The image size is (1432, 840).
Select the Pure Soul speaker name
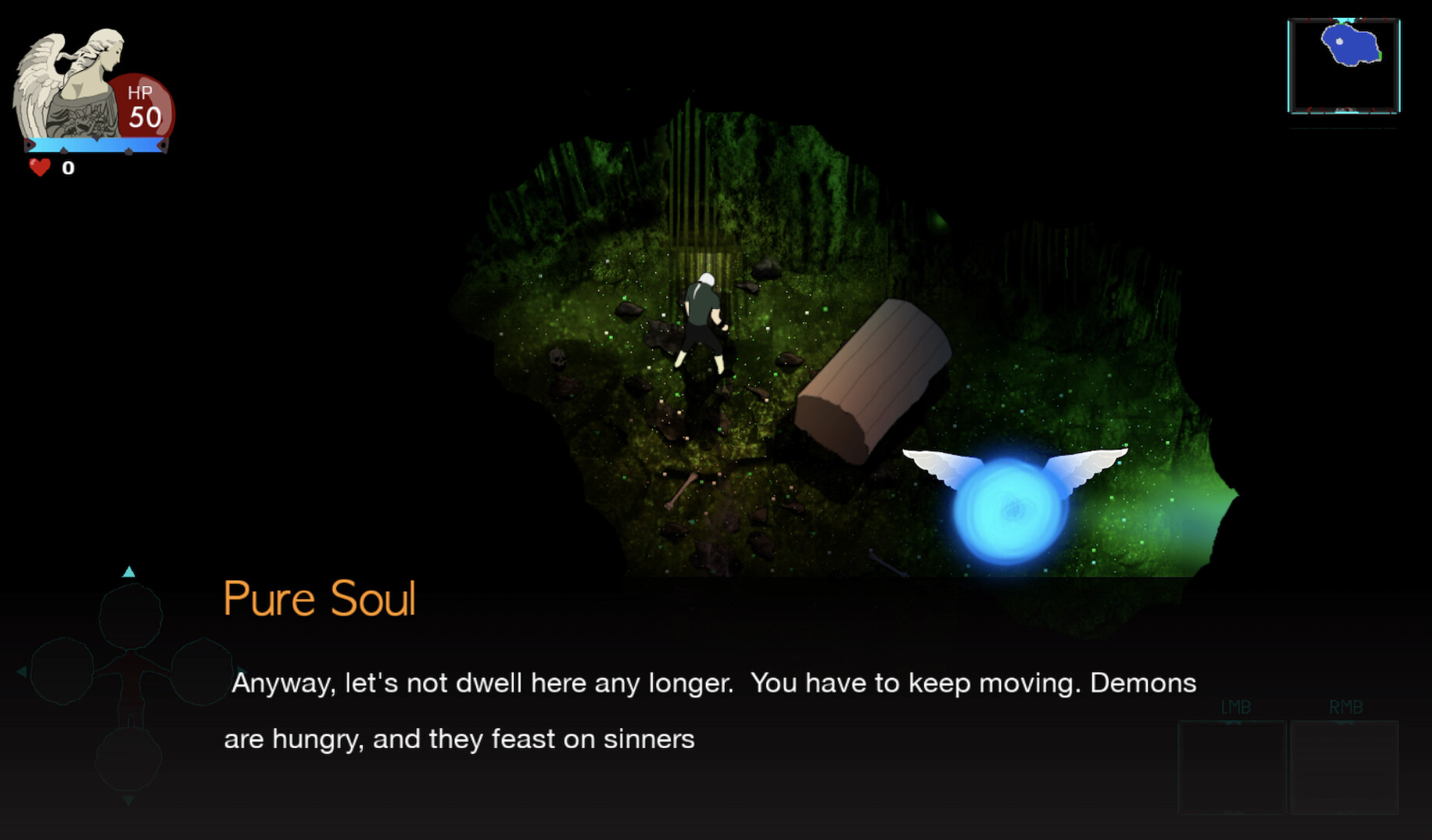(x=319, y=599)
